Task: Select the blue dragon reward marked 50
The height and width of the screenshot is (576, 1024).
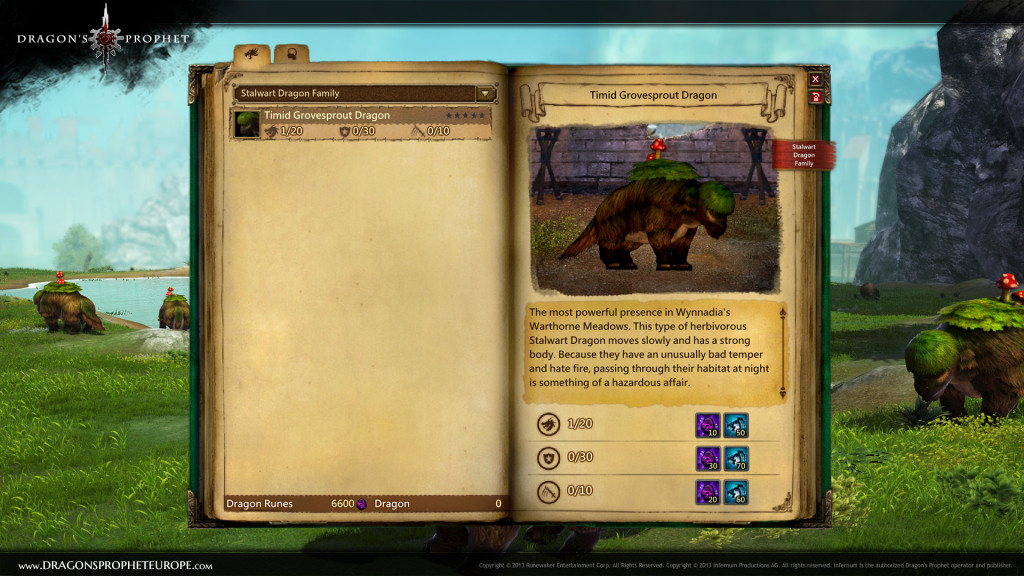Action: click(x=736, y=424)
